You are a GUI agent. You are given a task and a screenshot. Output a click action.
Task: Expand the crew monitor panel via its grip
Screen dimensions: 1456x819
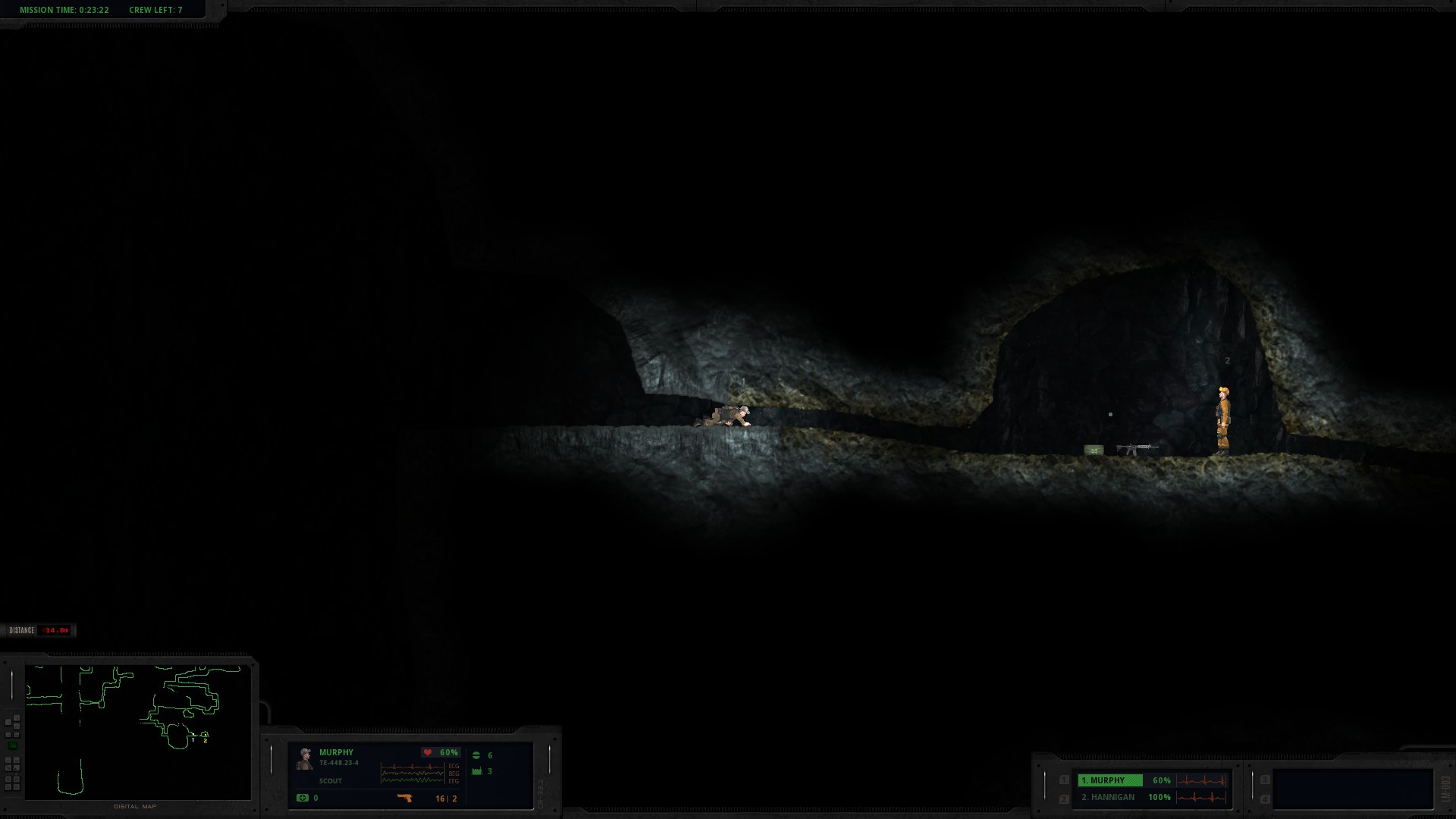[1045, 786]
